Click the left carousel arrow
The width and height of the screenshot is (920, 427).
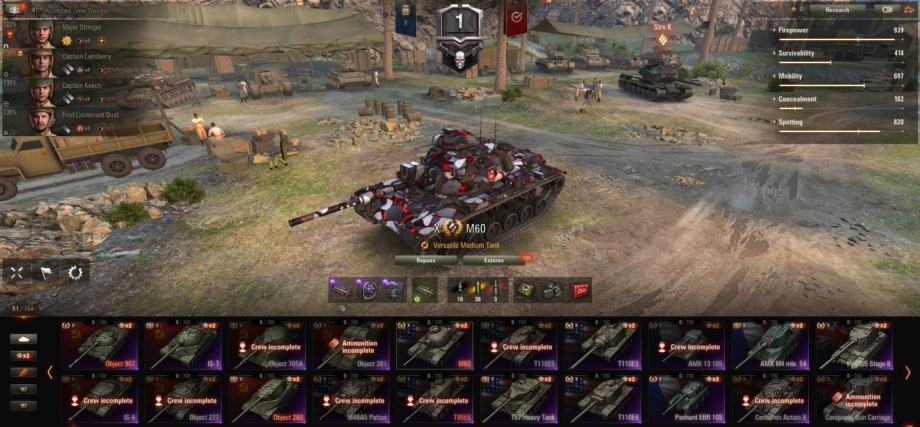[x=50, y=372]
